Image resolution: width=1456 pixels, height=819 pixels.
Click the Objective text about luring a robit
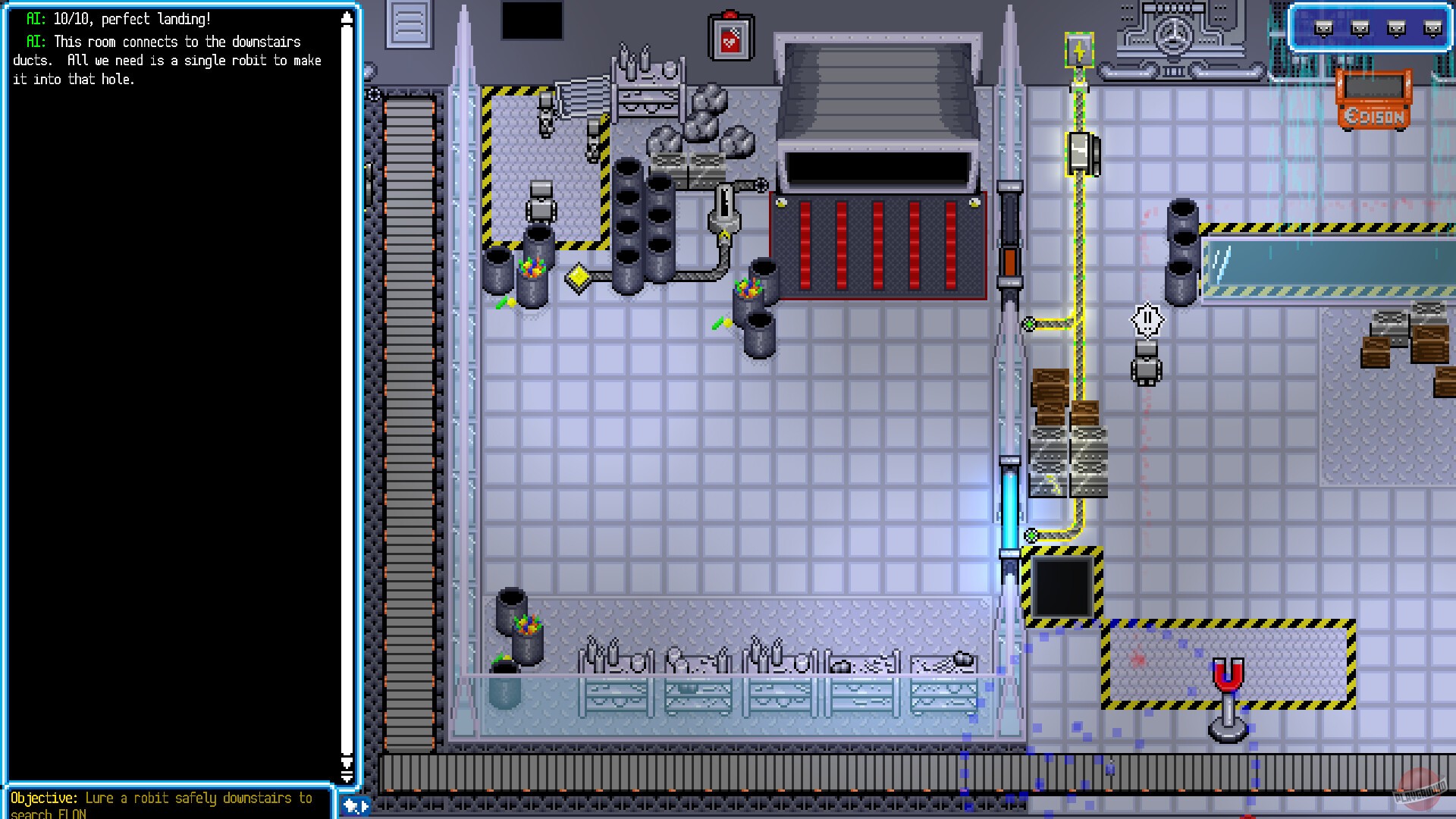tap(163, 798)
